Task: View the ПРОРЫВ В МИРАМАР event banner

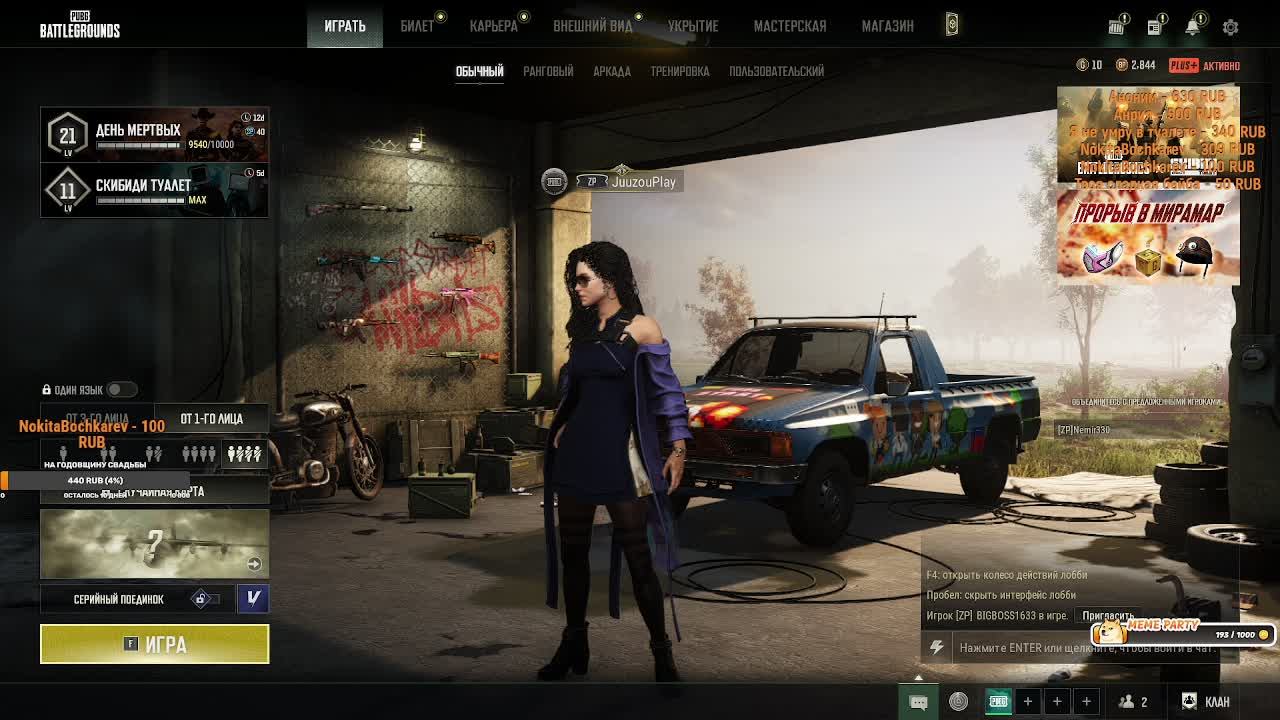Action: coord(1148,237)
